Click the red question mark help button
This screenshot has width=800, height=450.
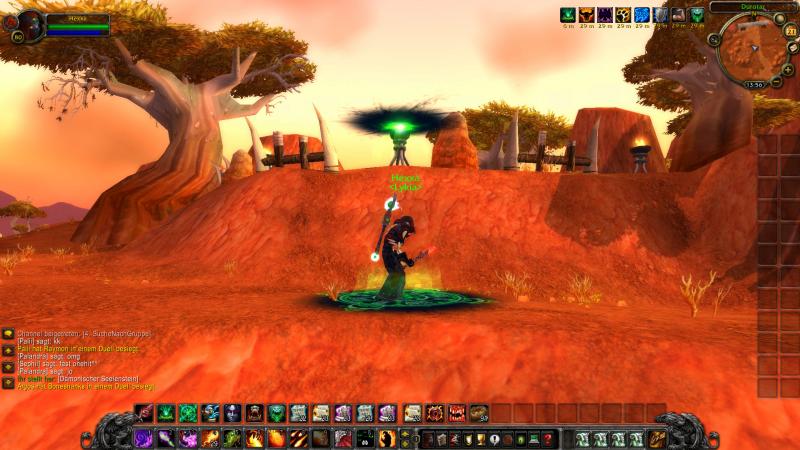(x=549, y=439)
